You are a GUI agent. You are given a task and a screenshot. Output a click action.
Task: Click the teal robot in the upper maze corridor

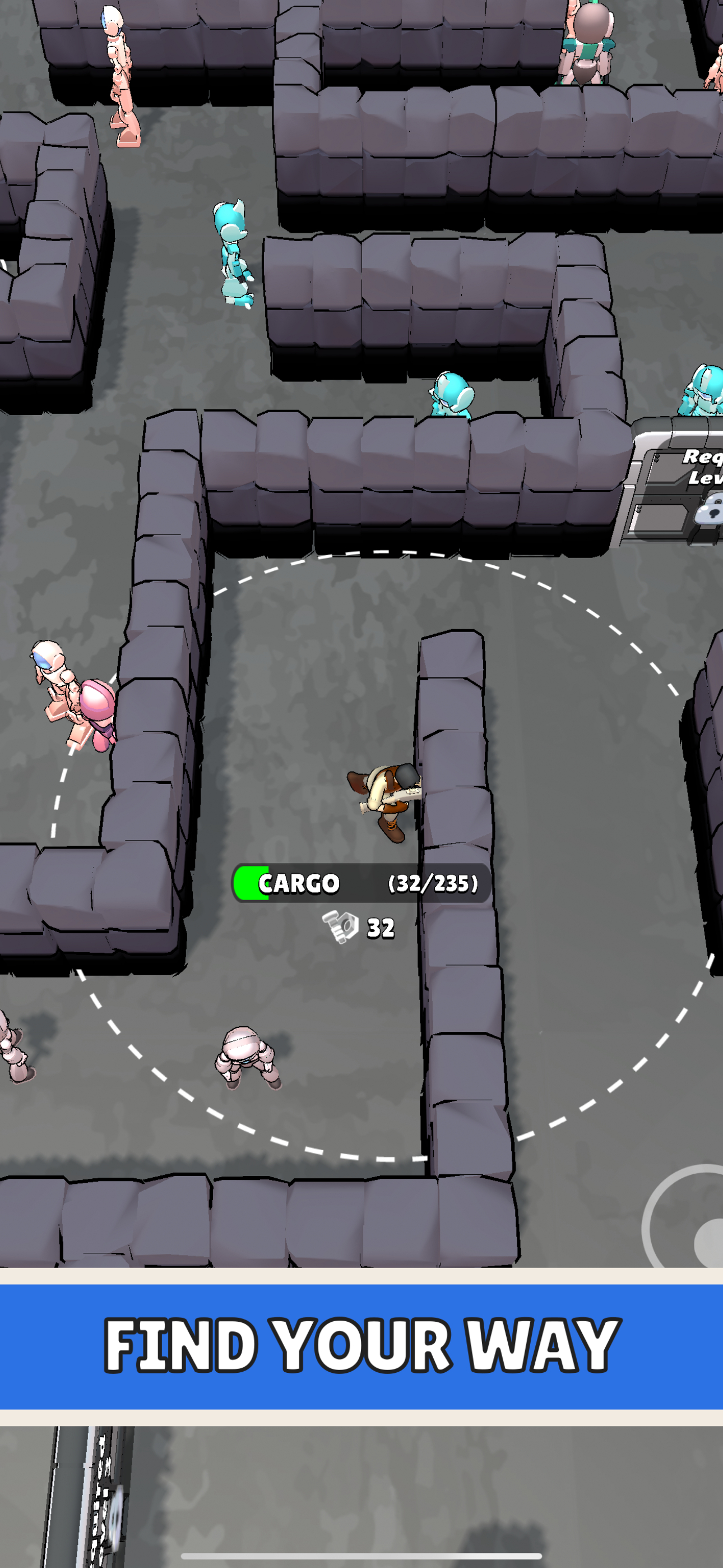click(x=234, y=252)
